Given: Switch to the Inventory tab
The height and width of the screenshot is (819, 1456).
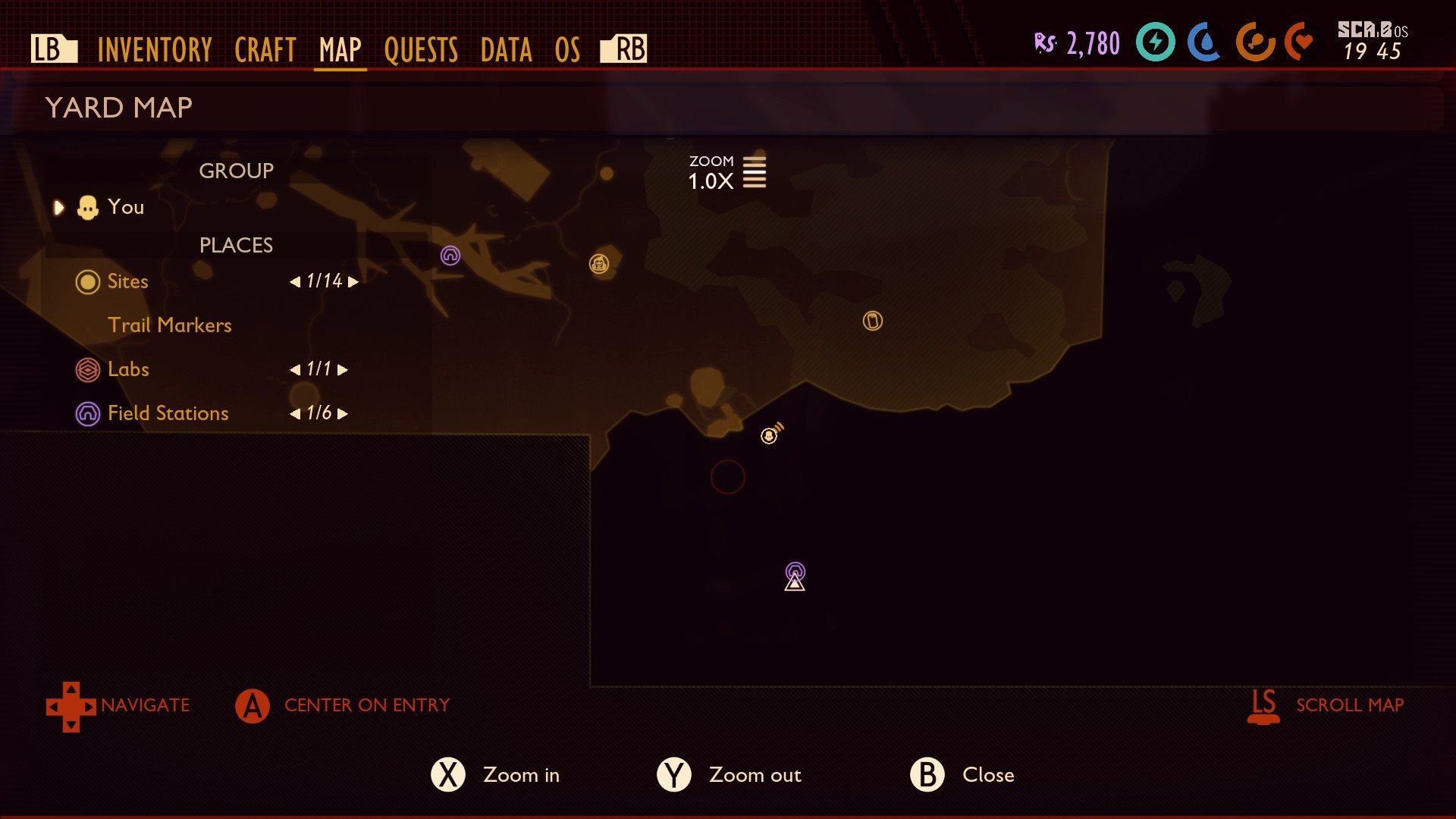Looking at the screenshot, I should (154, 50).
